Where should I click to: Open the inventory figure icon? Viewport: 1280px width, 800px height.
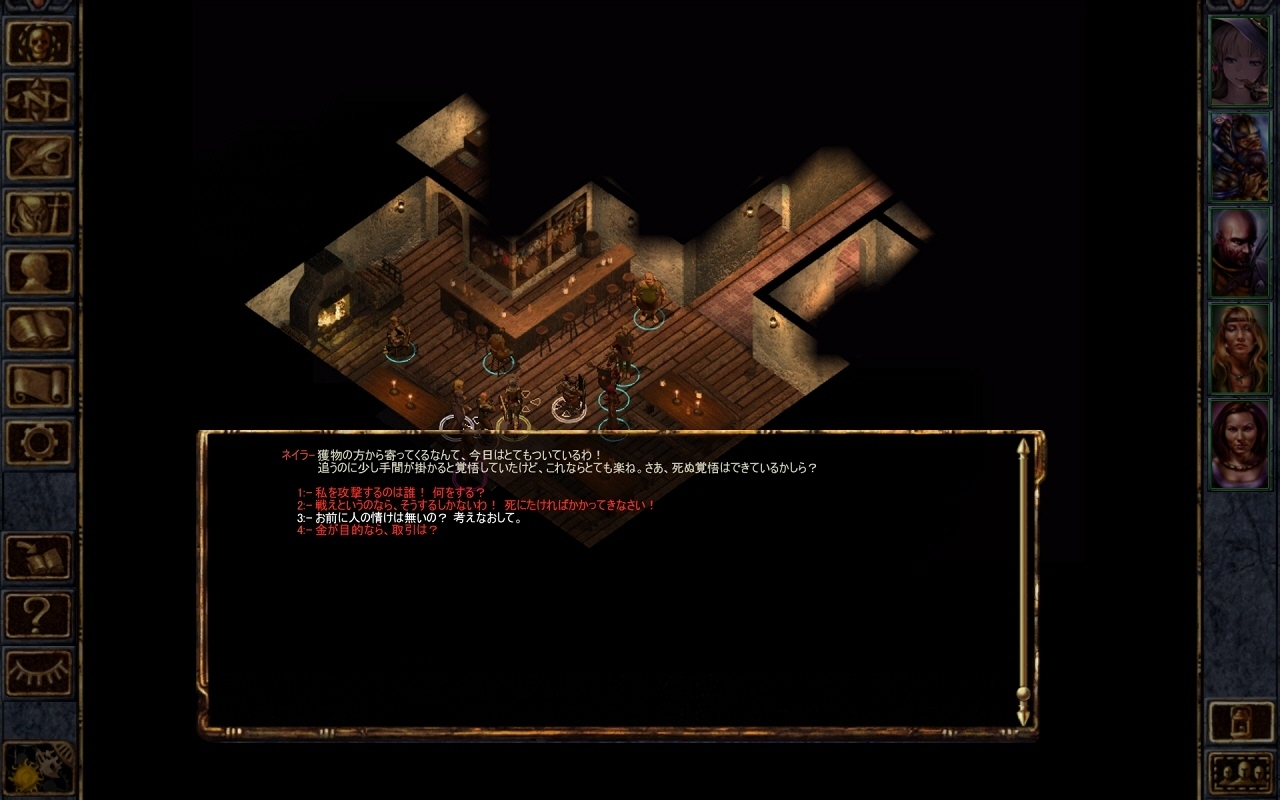[39, 213]
